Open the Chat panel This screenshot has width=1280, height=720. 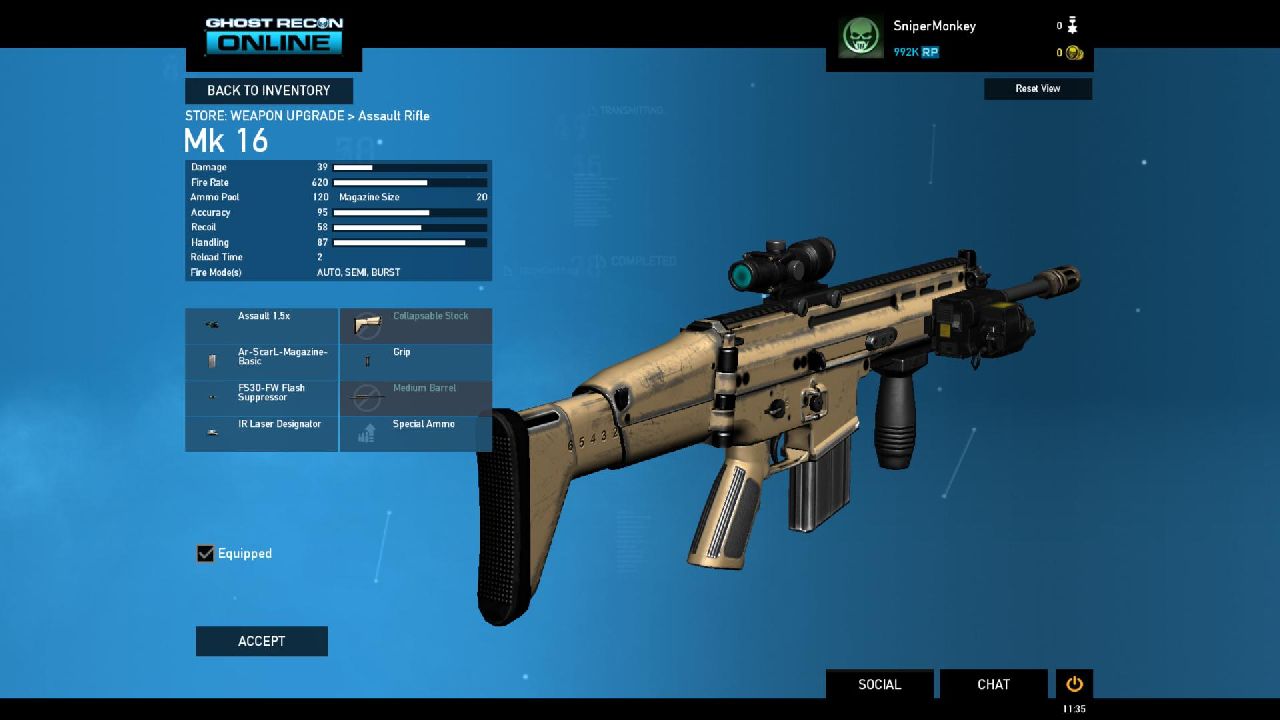click(x=993, y=684)
